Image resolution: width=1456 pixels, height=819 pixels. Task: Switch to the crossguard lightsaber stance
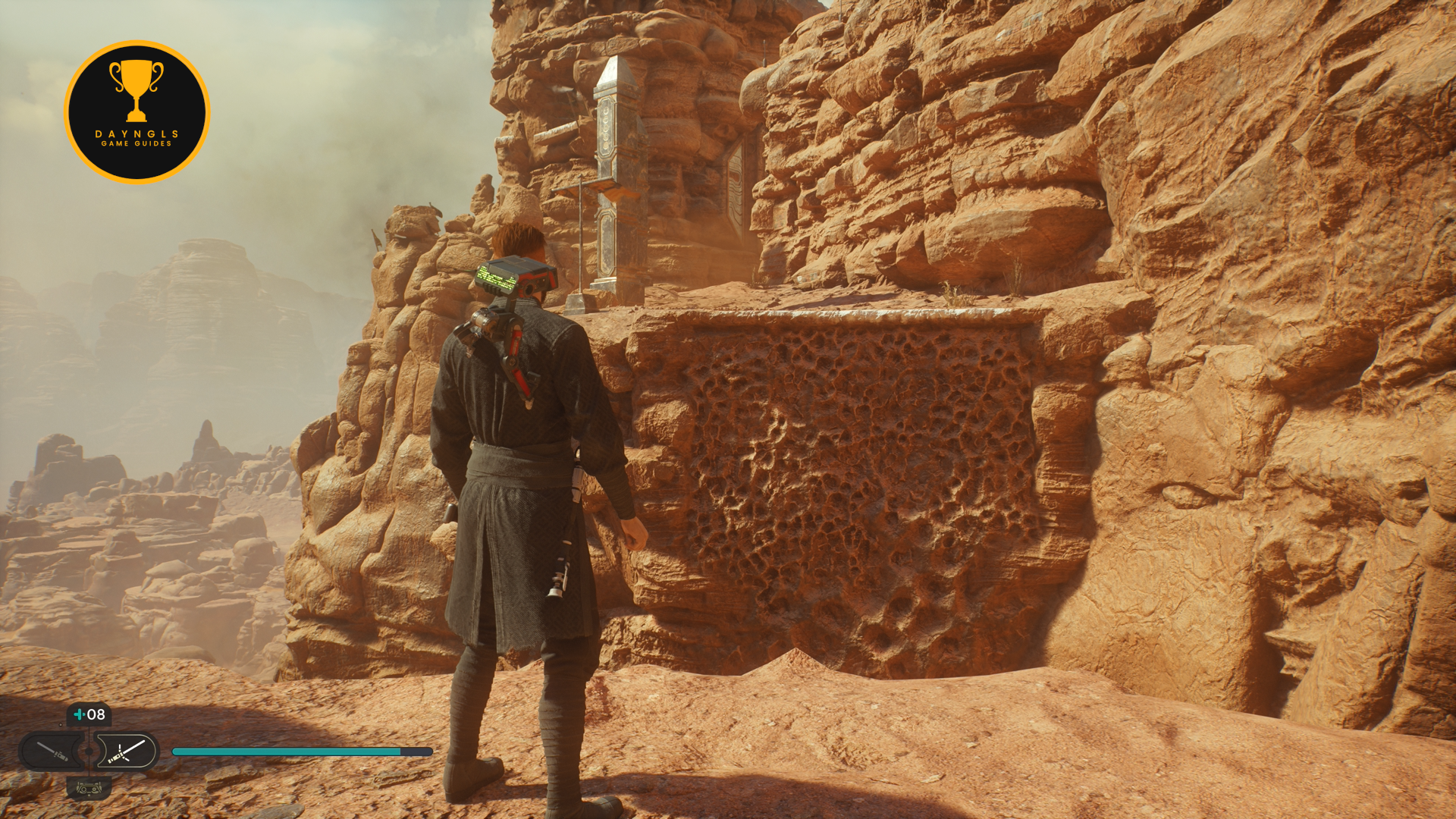click(x=126, y=752)
